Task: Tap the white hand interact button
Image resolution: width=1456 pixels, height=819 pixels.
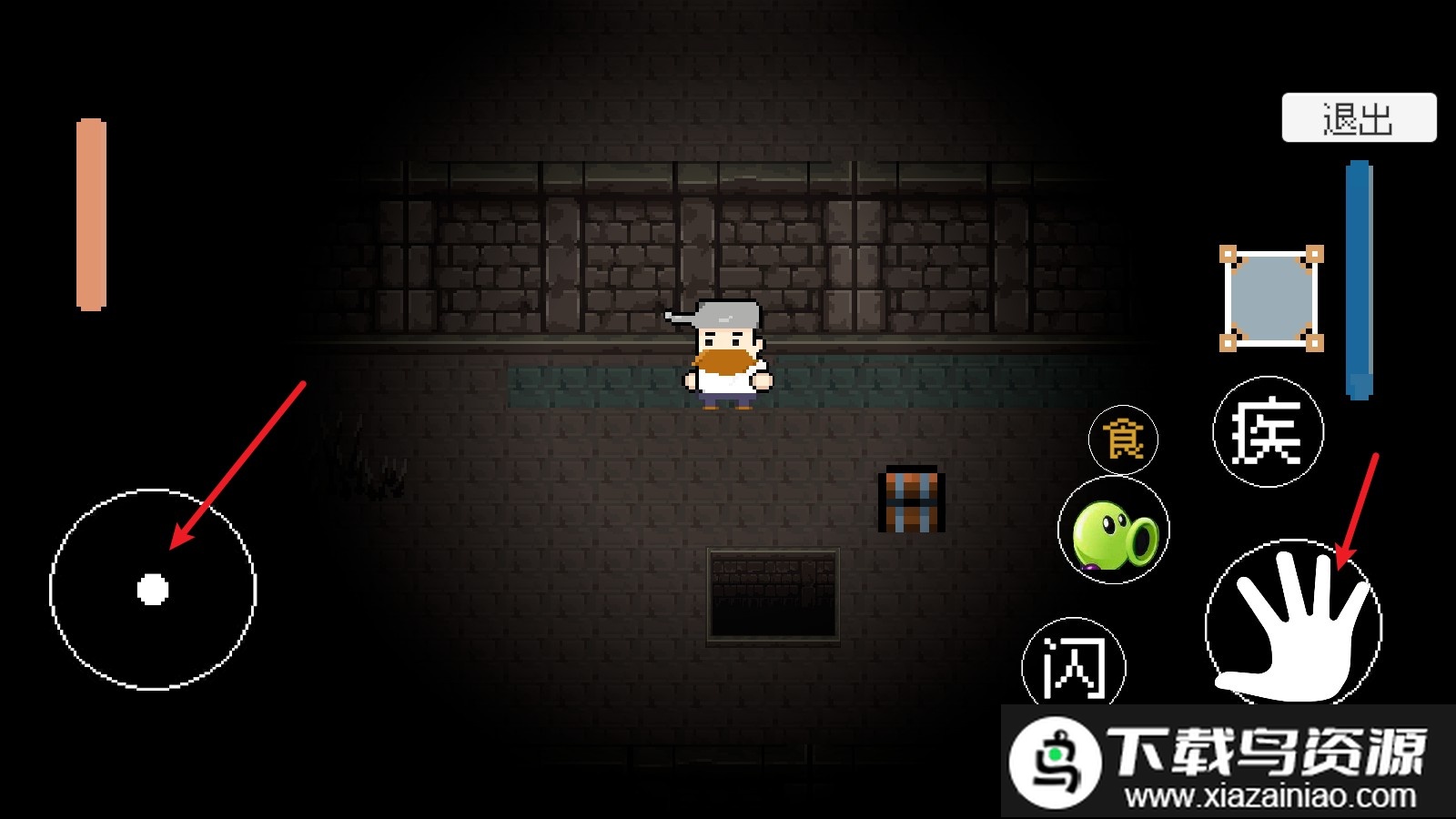Action: (1293, 626)
